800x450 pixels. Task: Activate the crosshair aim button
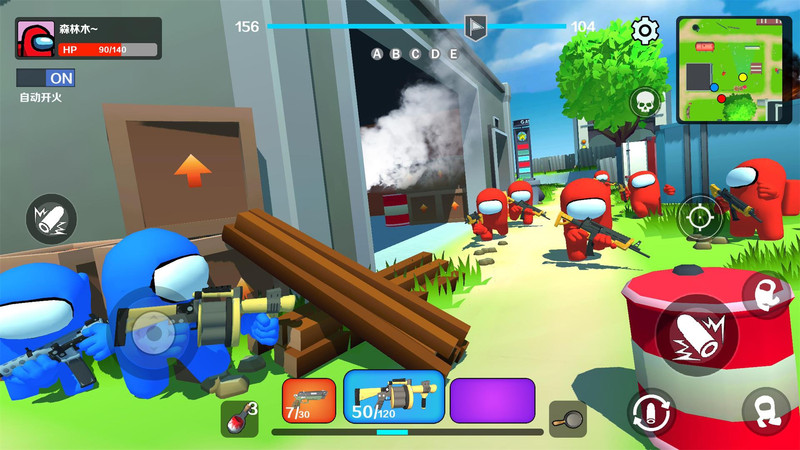point(700,216)
